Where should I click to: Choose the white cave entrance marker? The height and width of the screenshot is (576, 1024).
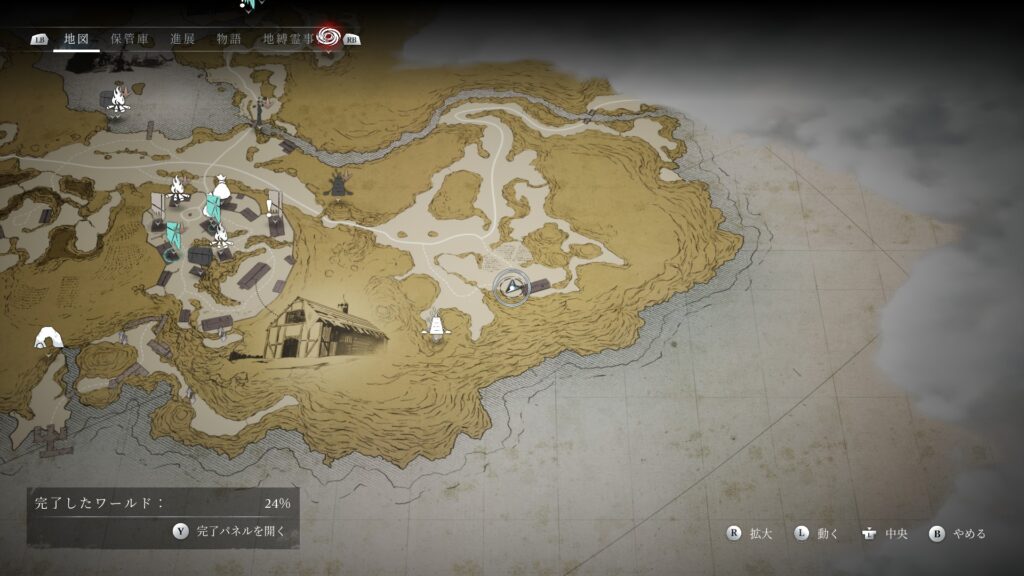click(48, 338)
